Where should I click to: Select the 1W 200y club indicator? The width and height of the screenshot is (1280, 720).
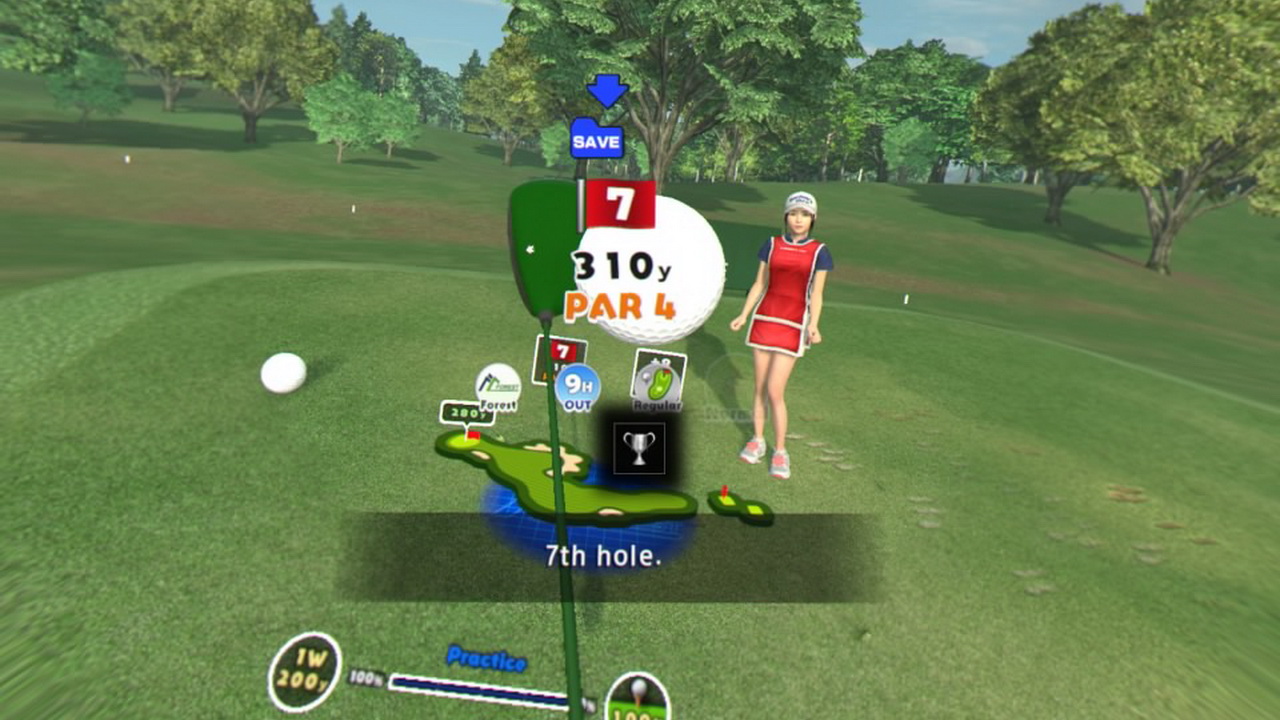(305, 671)
